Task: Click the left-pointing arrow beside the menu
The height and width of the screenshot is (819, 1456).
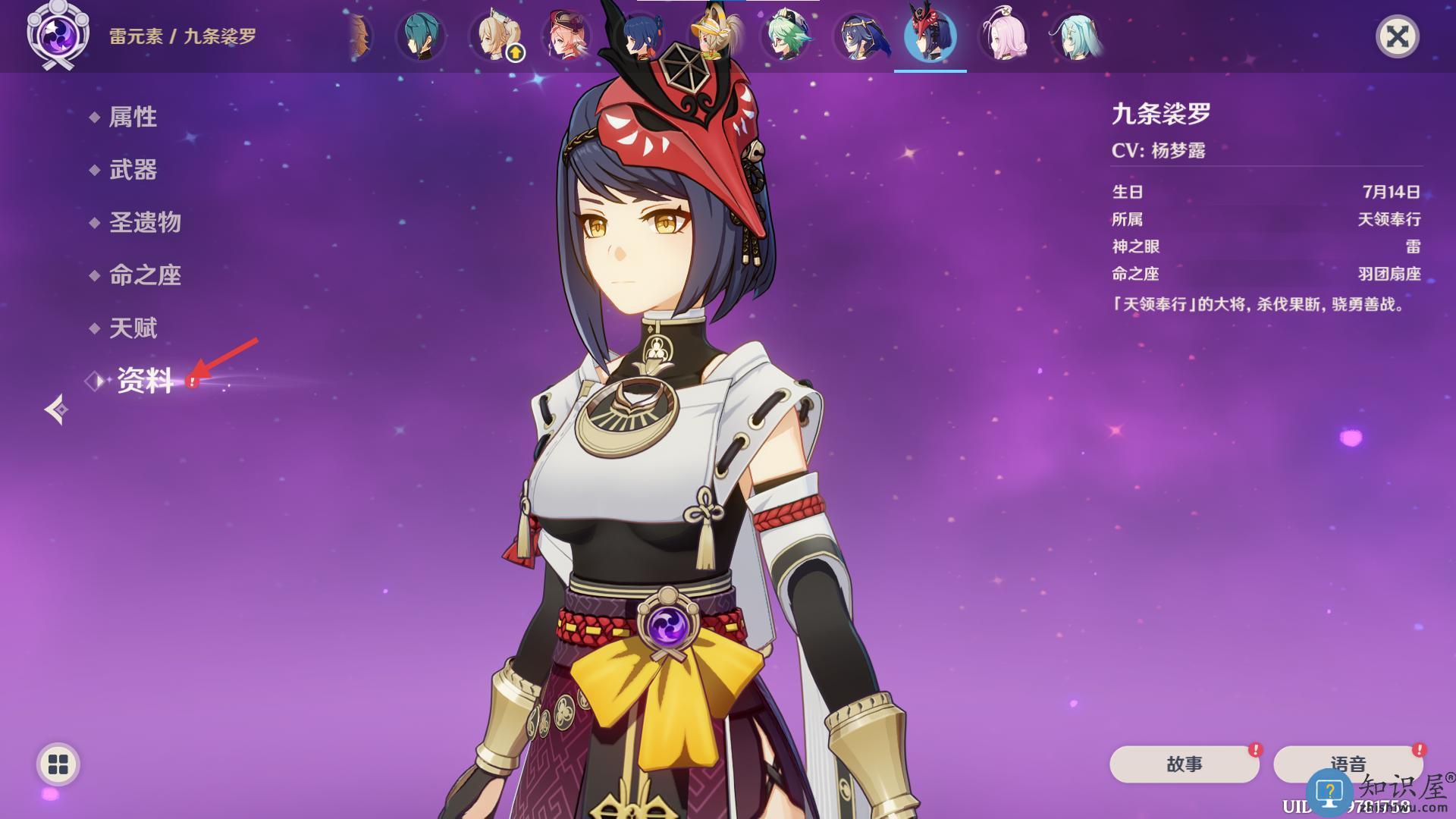Action: pyautogui.click(x=56, y=409)
